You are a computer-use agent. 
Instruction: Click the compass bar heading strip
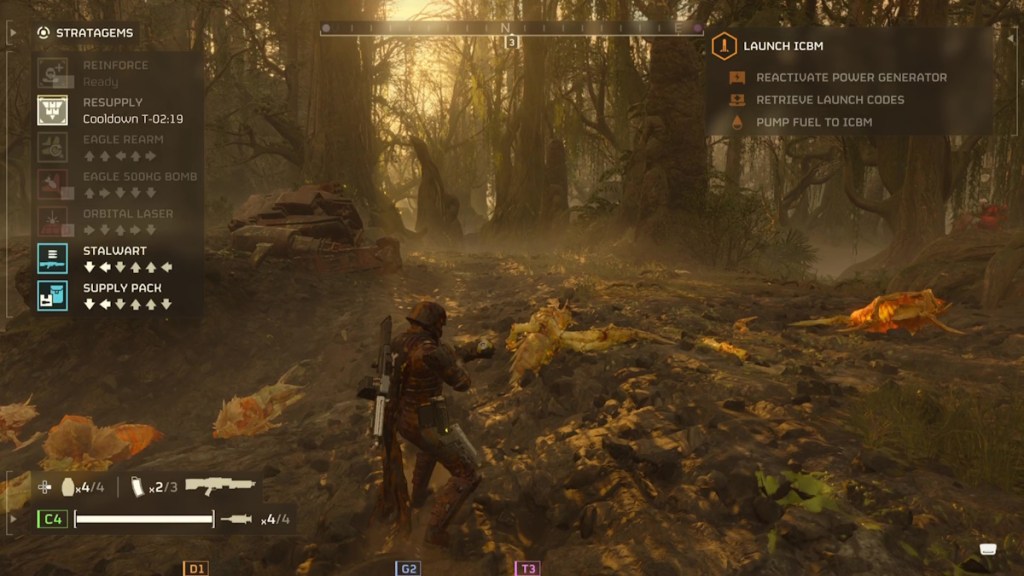click(511, 28)
